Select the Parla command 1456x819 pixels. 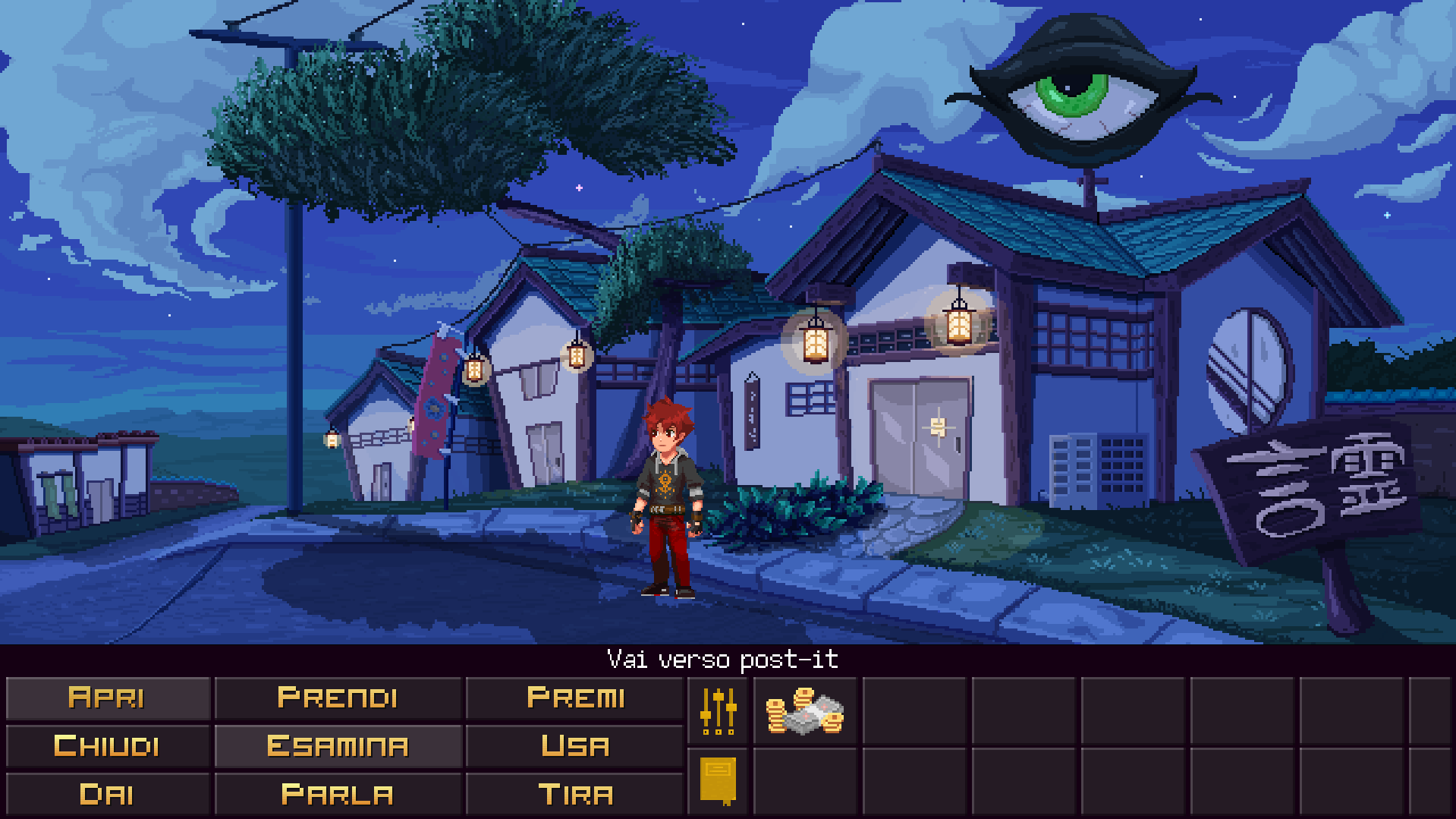click(338, 794)
